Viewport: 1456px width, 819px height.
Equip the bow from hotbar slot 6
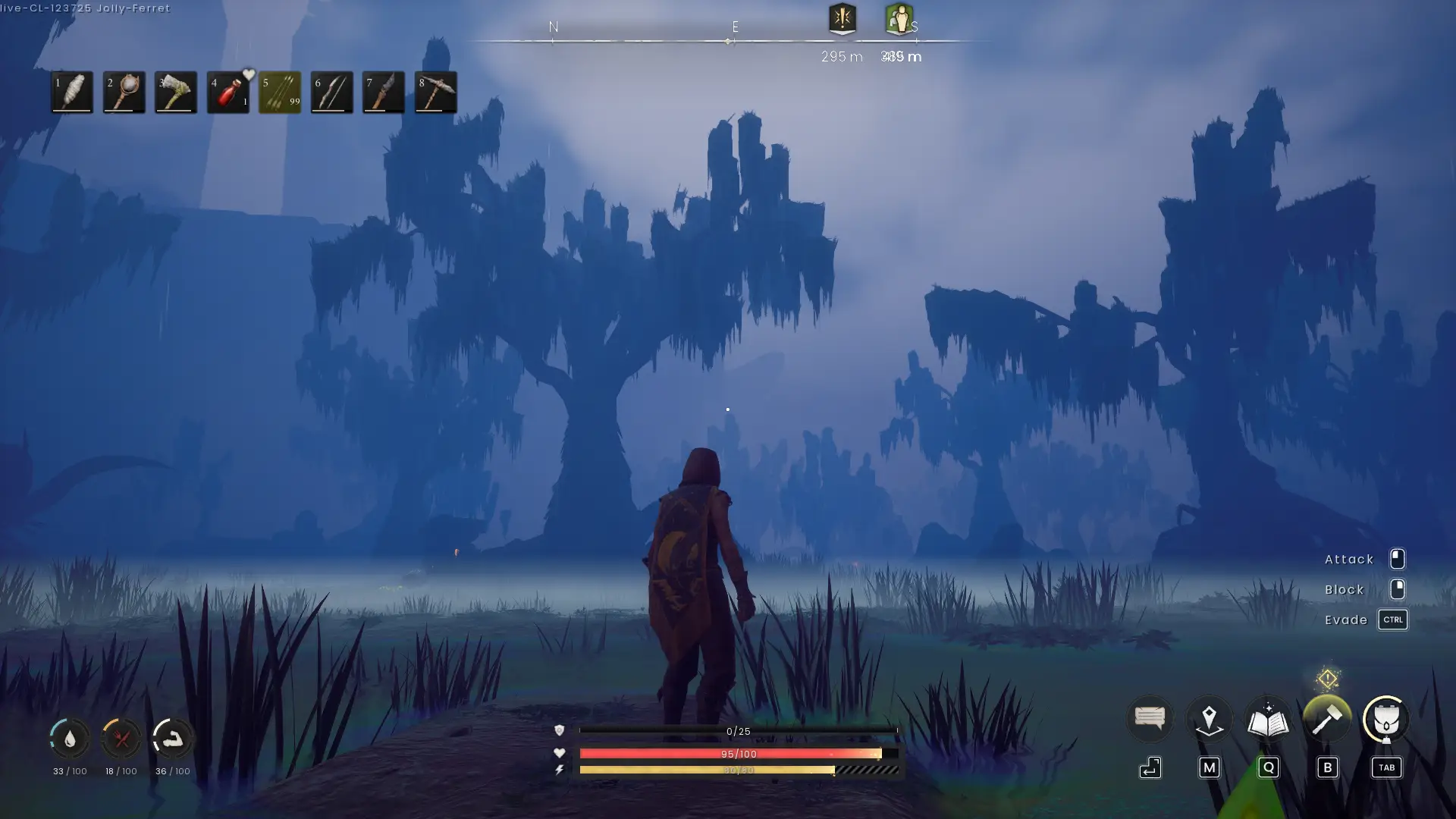331,92
